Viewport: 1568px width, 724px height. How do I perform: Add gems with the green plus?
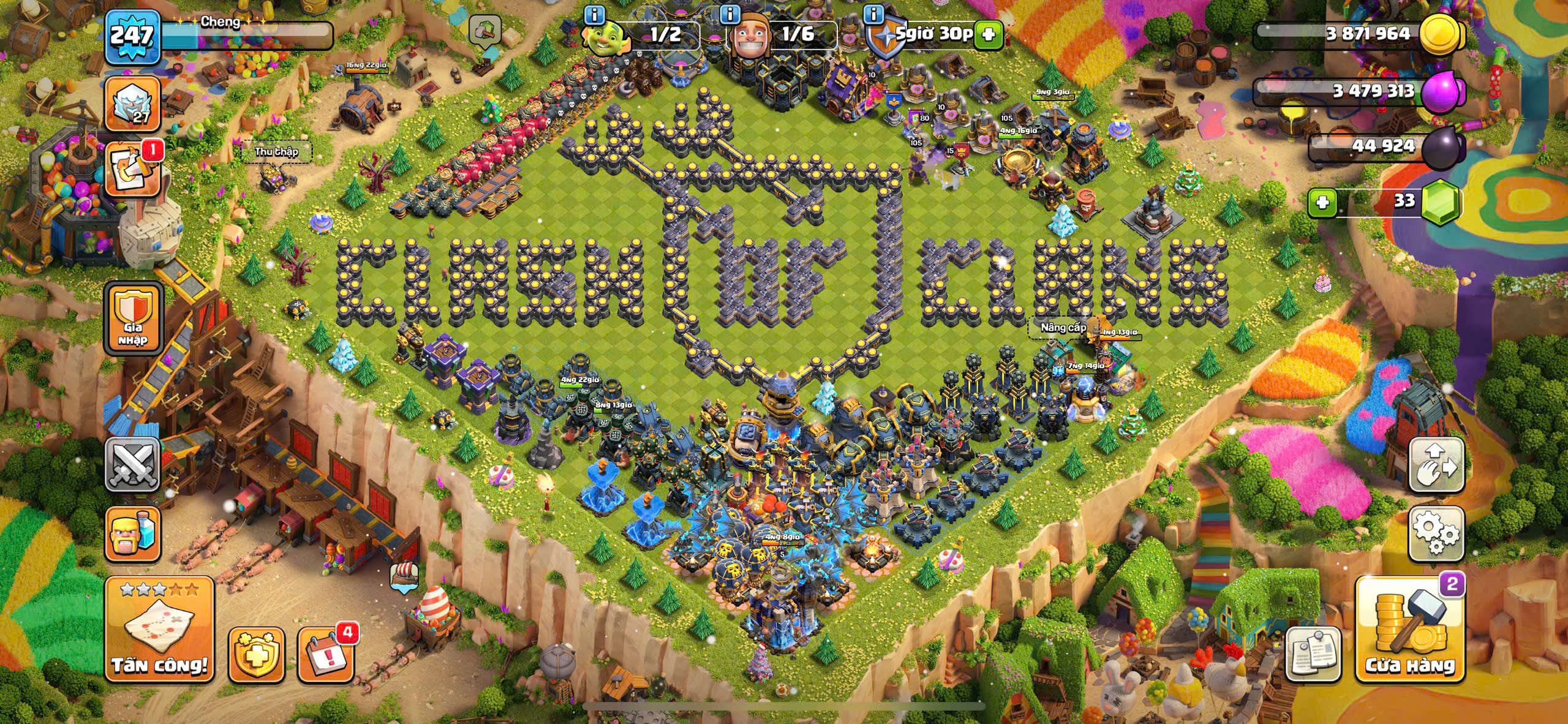pos(1322,202)
